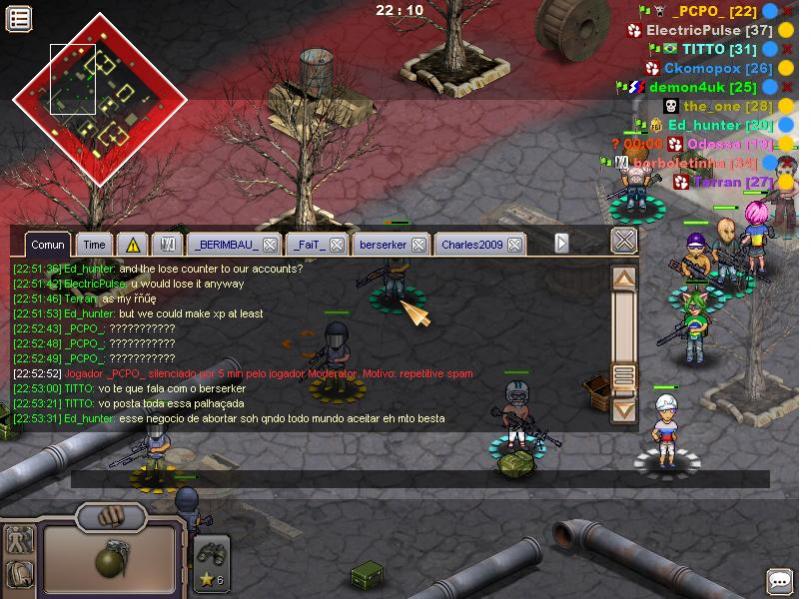Close the chat window
This screenshot has height=599, width=811.
[x=624, y=240]
